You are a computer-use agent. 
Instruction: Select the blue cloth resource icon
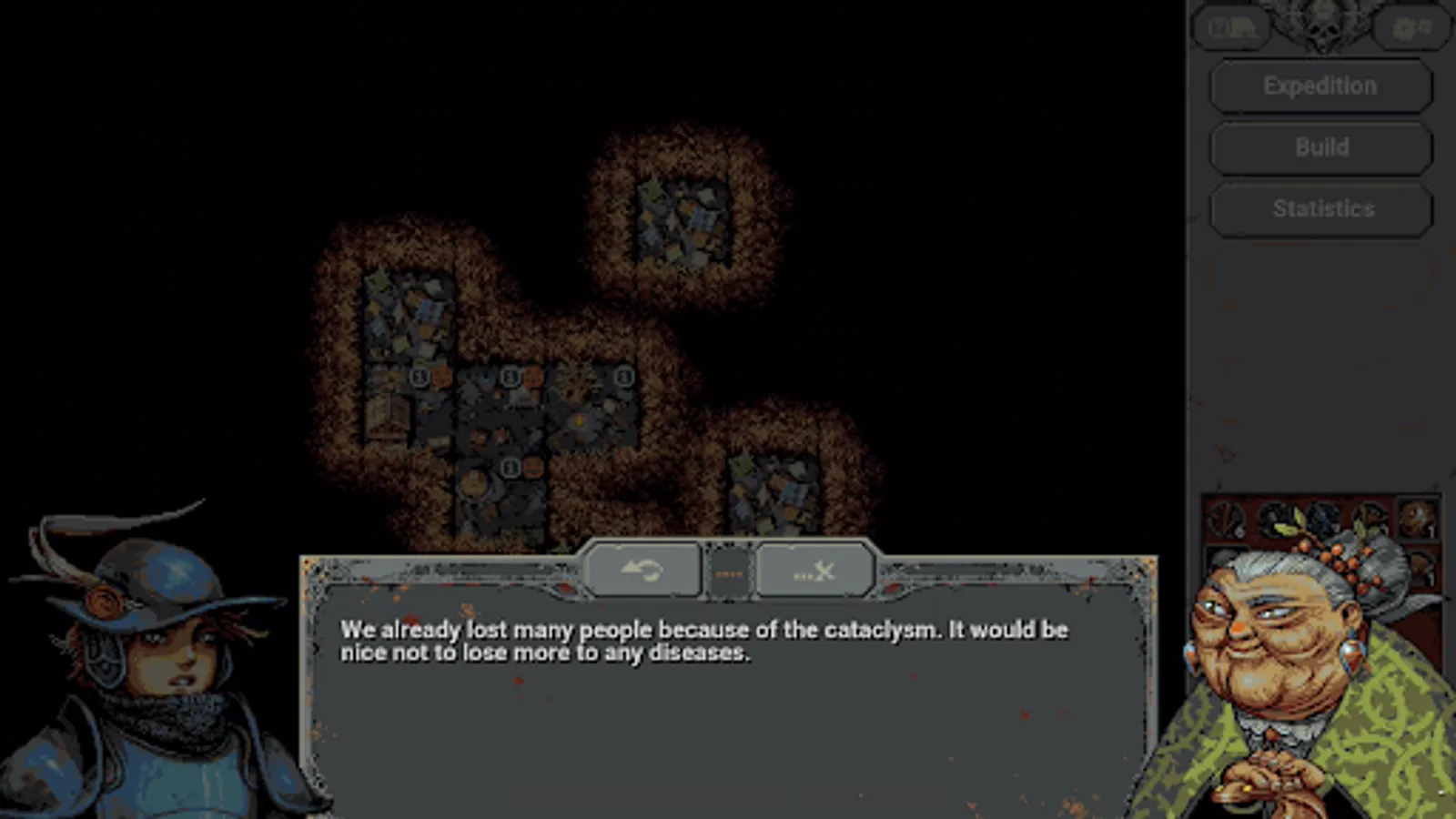[1324, 519]
